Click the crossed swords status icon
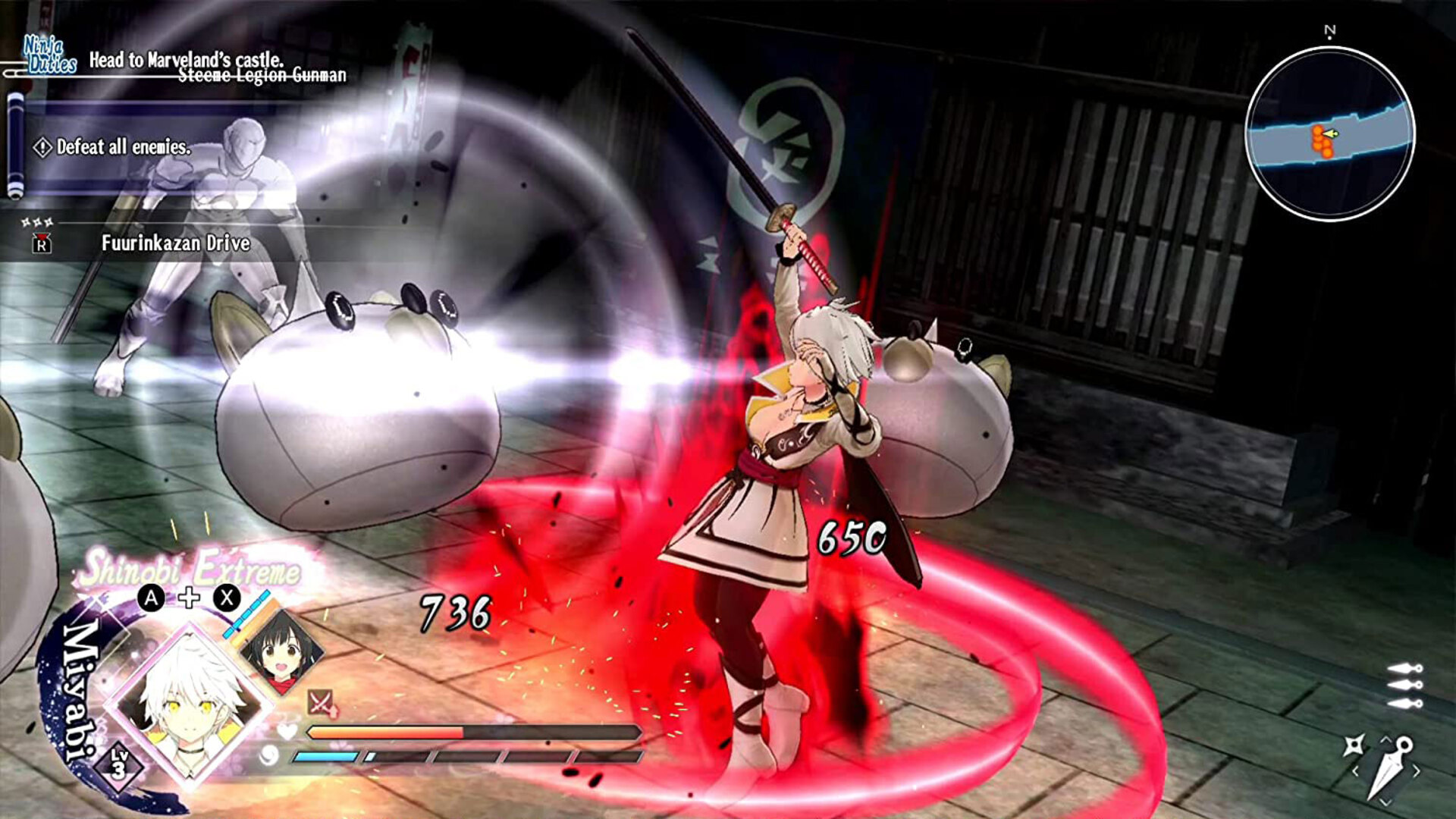The width and height of the screenshot is (1456, 819). pyautogui.click(x=320, y=701)
